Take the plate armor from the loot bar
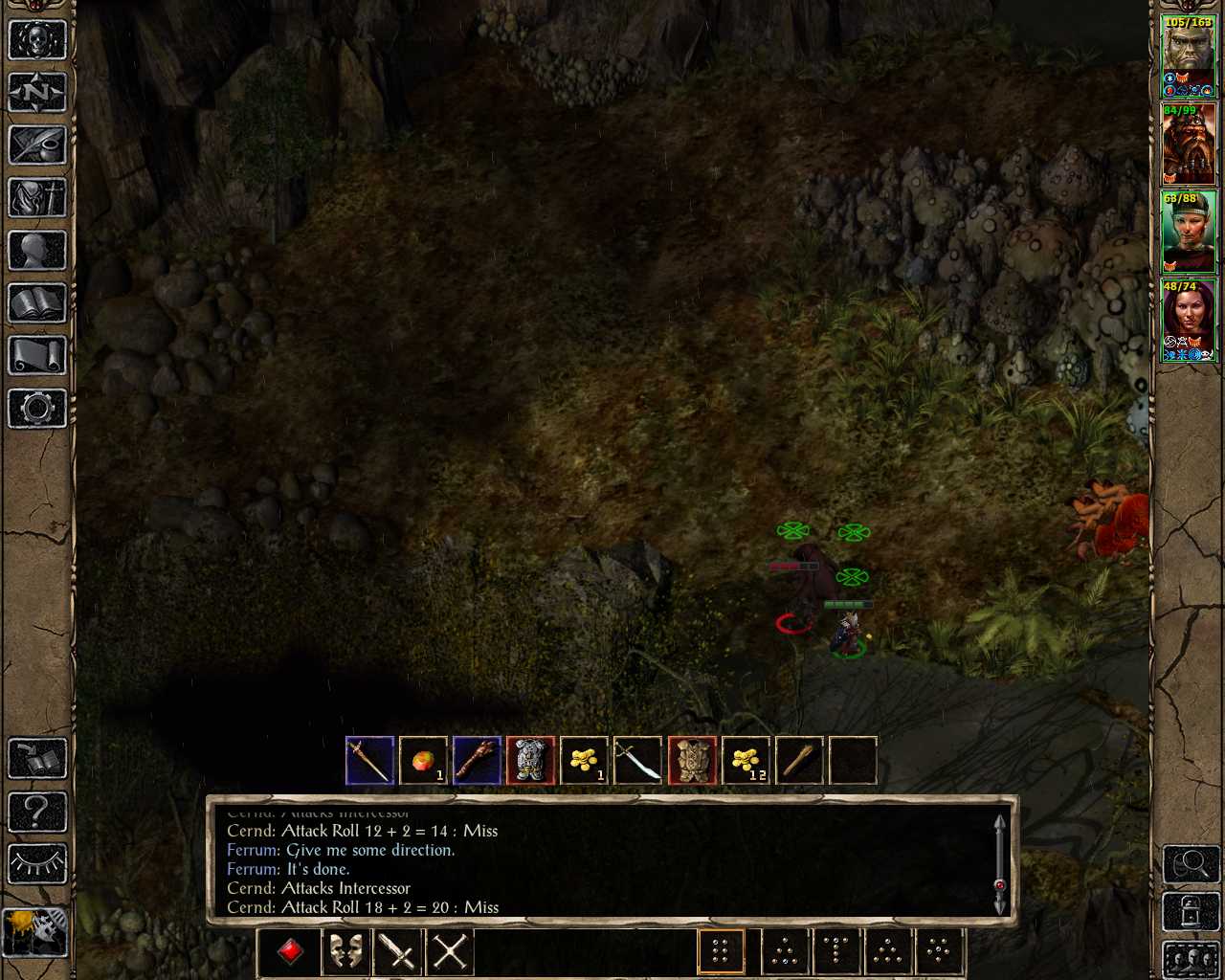Image resolution: width=1225 pixels, height=980 pixels. coord(530,761)
